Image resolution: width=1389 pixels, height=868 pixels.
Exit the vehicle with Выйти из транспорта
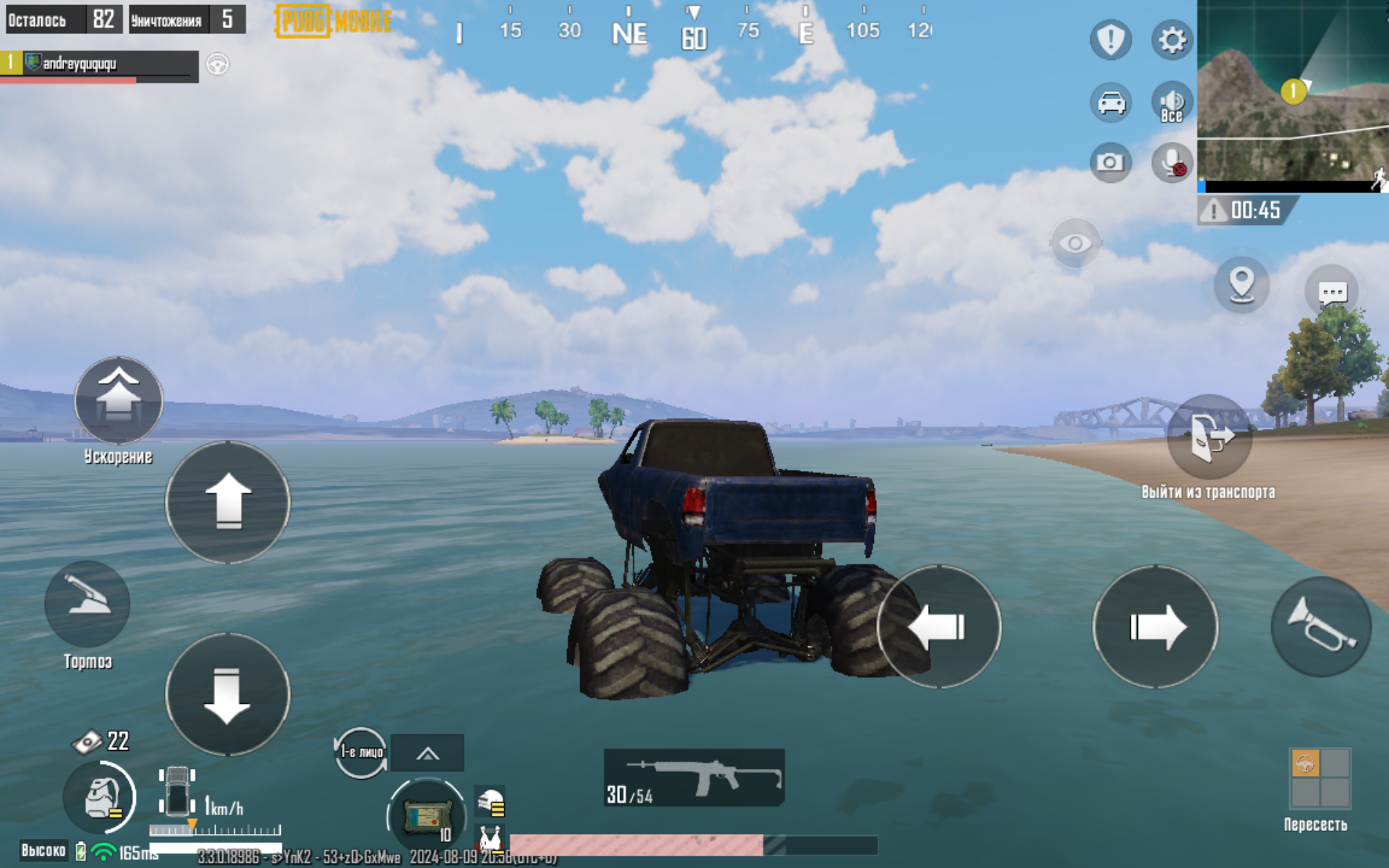(1209, 438)
